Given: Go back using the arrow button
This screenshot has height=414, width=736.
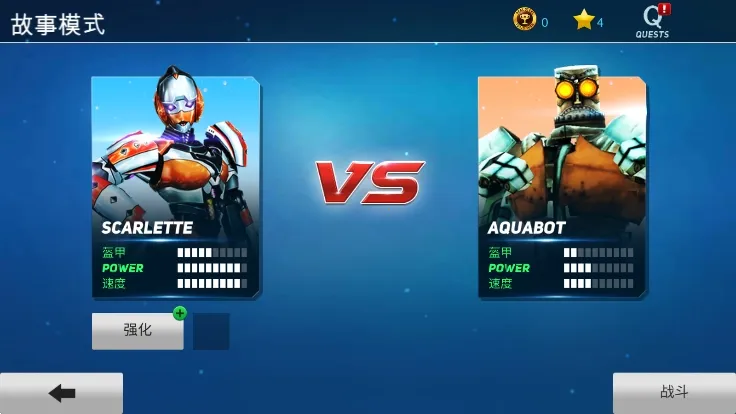Looking at the screenshot, I should tap(62, 393).
